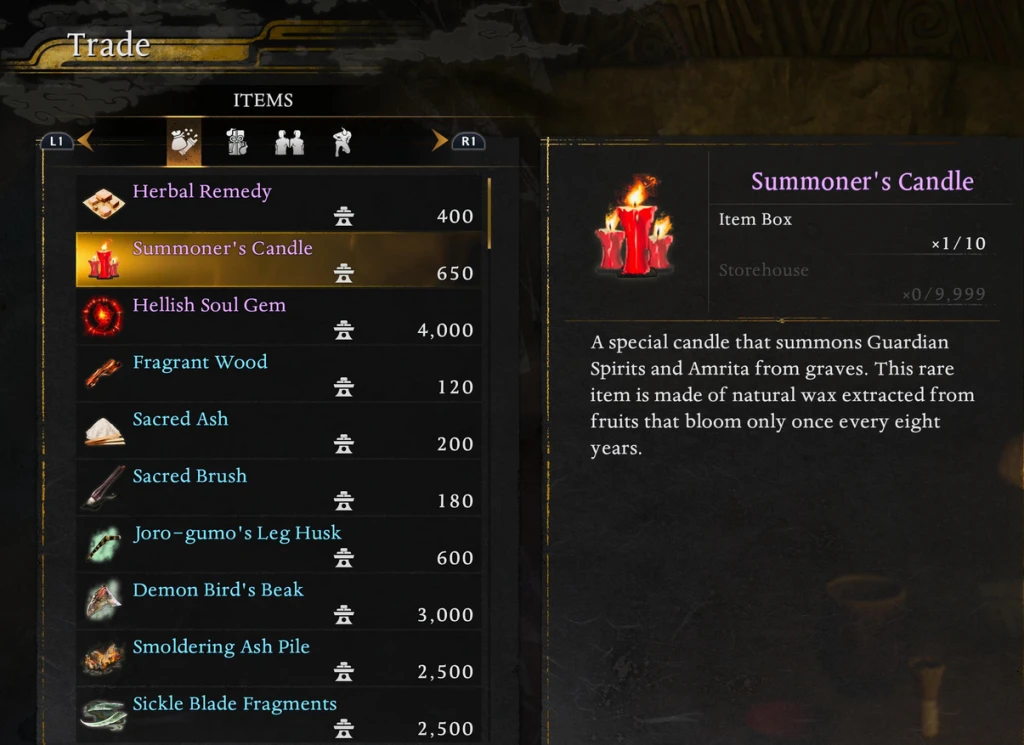This screenshot has width=1024, height=745.
Task: Switch to the items sack category tab
Action: point(184,142)
